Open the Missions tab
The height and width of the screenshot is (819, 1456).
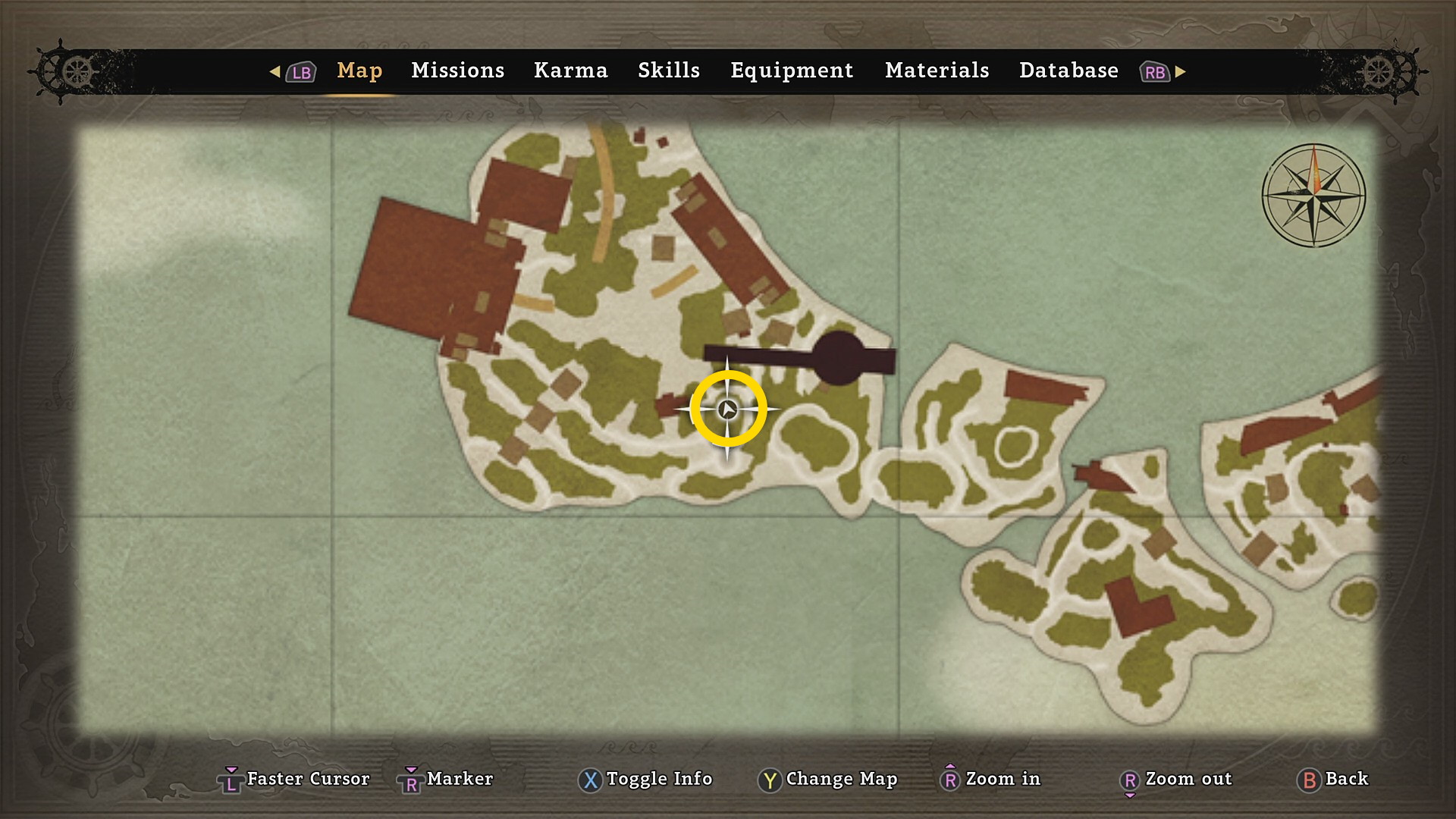click(457, 71)
